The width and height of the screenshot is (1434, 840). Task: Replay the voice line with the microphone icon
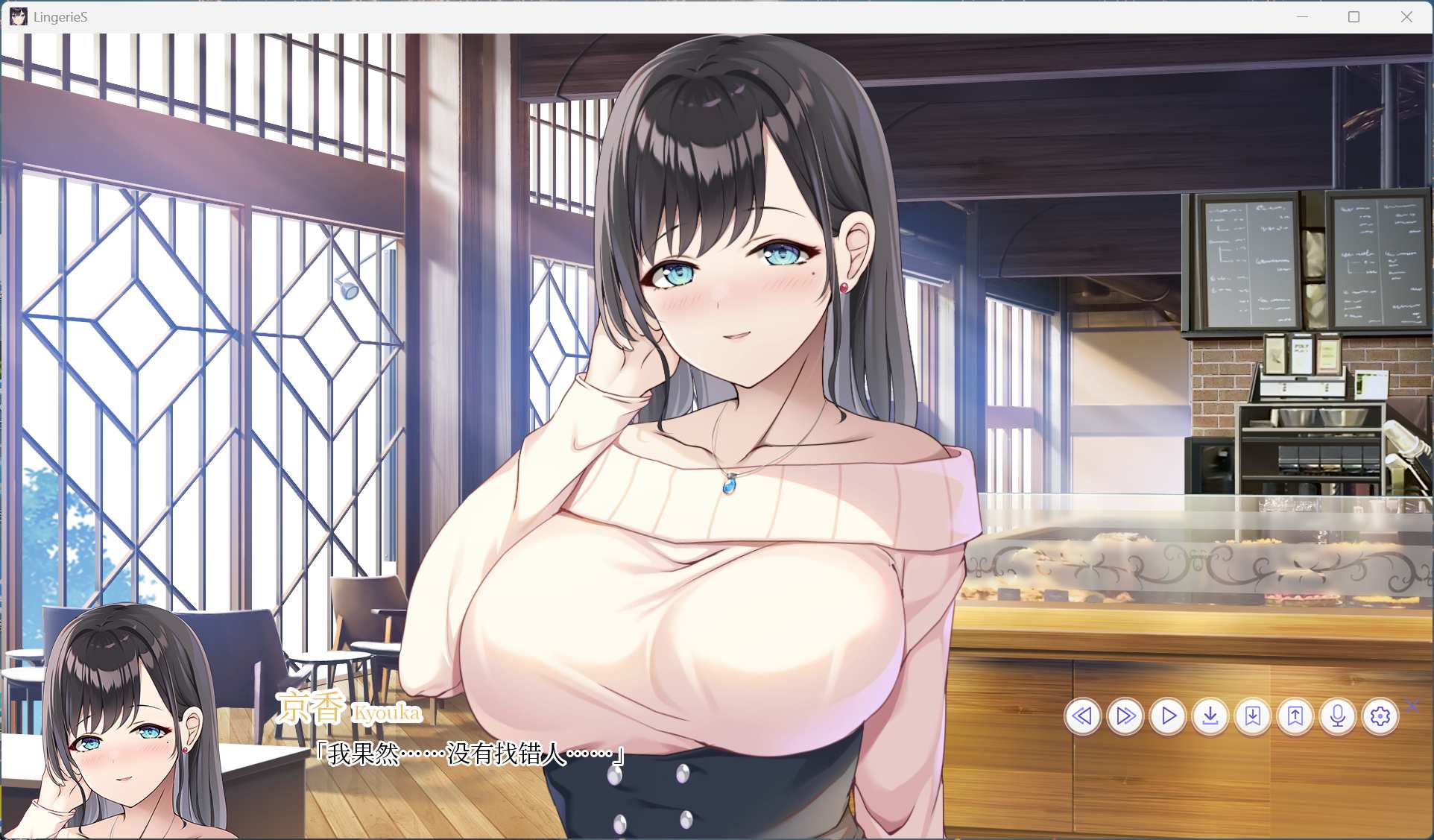pyautogui.click(x=1338, y=716)
